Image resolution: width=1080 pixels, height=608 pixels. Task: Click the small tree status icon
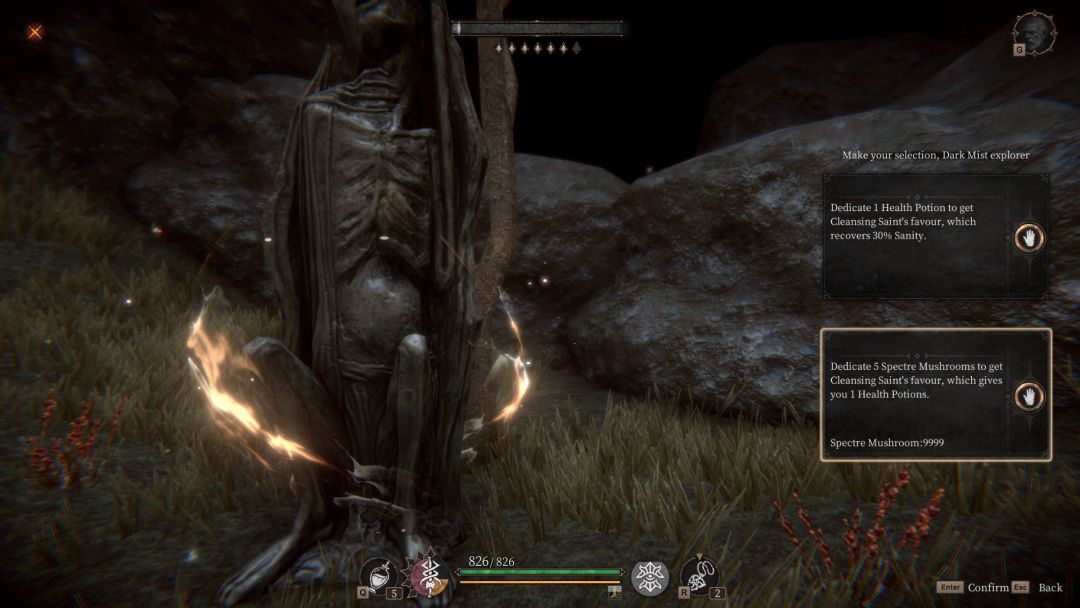point(616,593)
